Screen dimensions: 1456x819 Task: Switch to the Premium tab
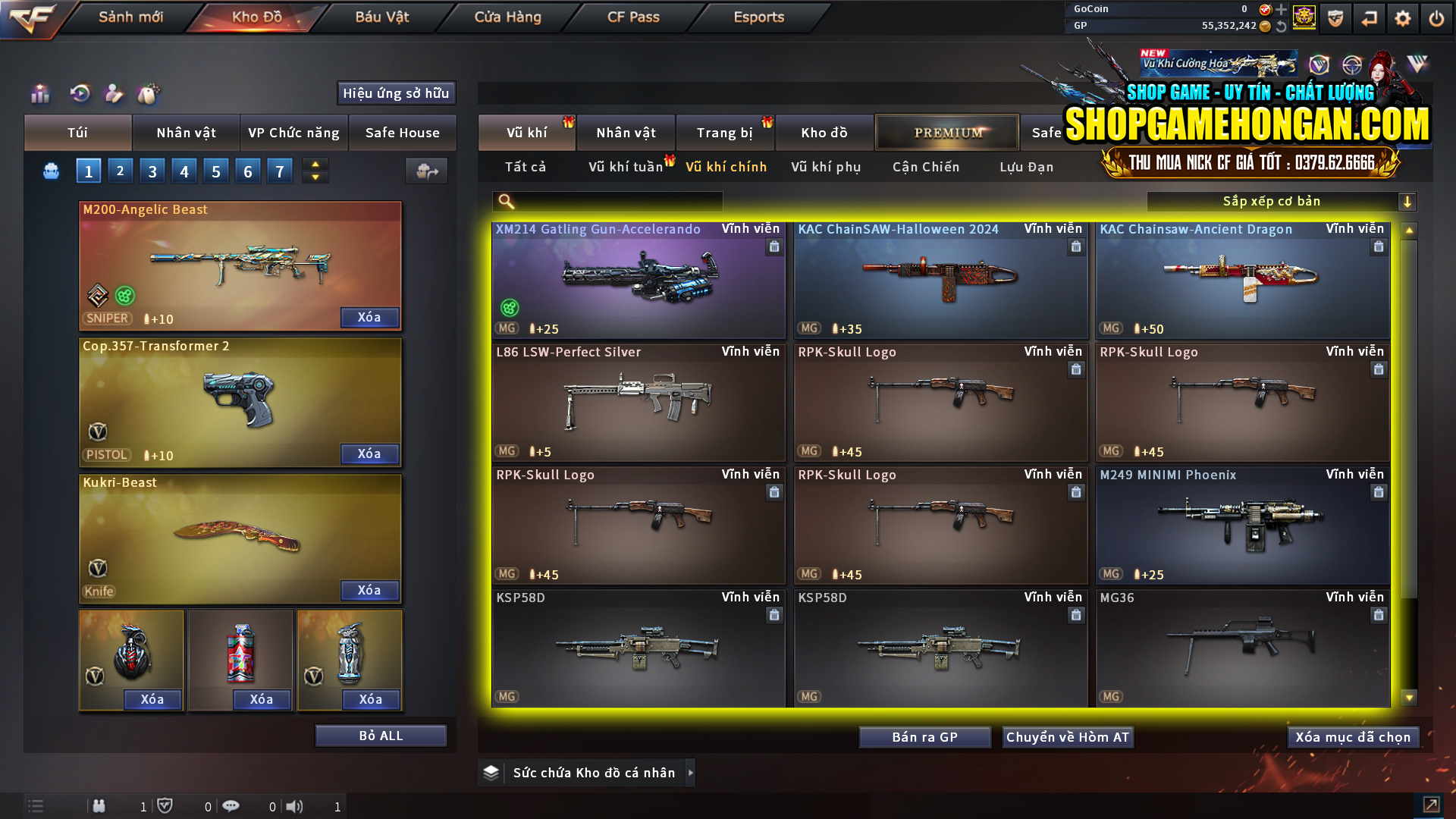(x=947, y=132)
